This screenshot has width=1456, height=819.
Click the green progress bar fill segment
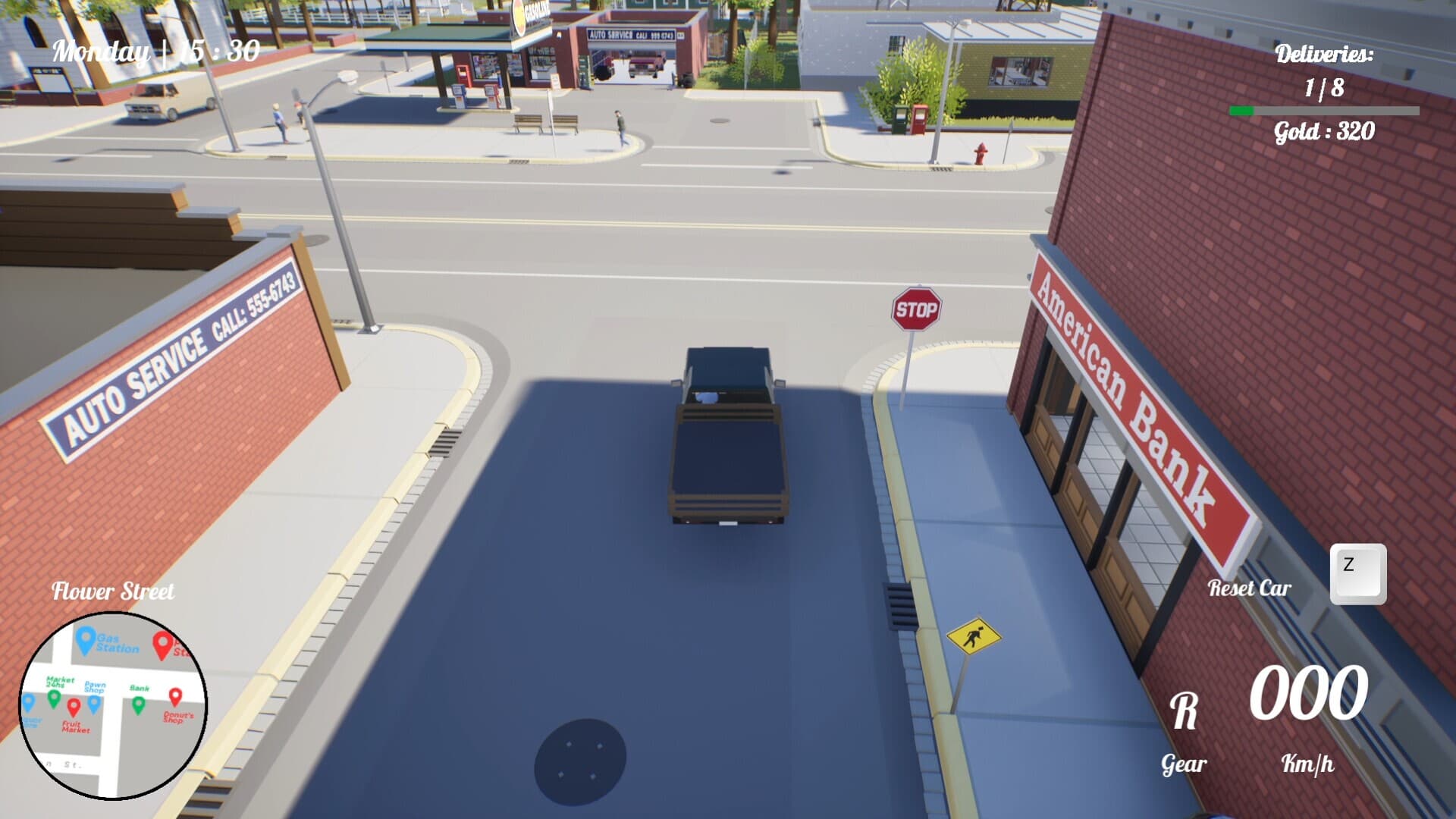(x=1244, y=111)
